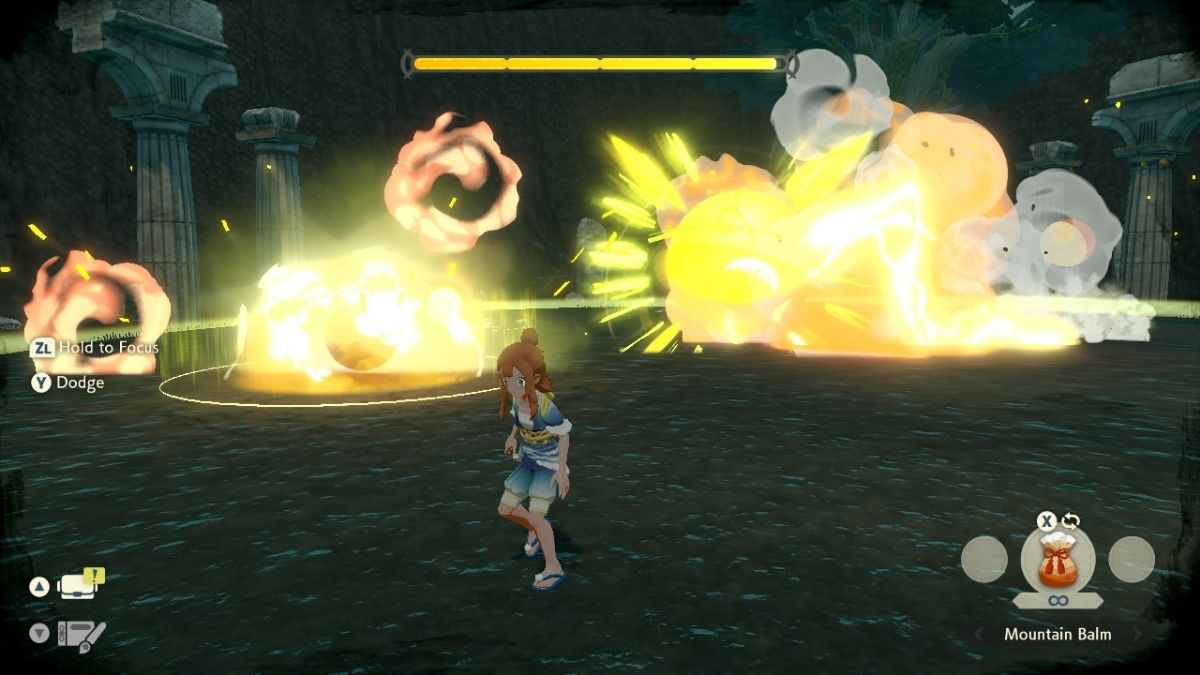Open the notebook and pencil icon
The width and height of the screenshot is (1200, 675).
(81, 635)
